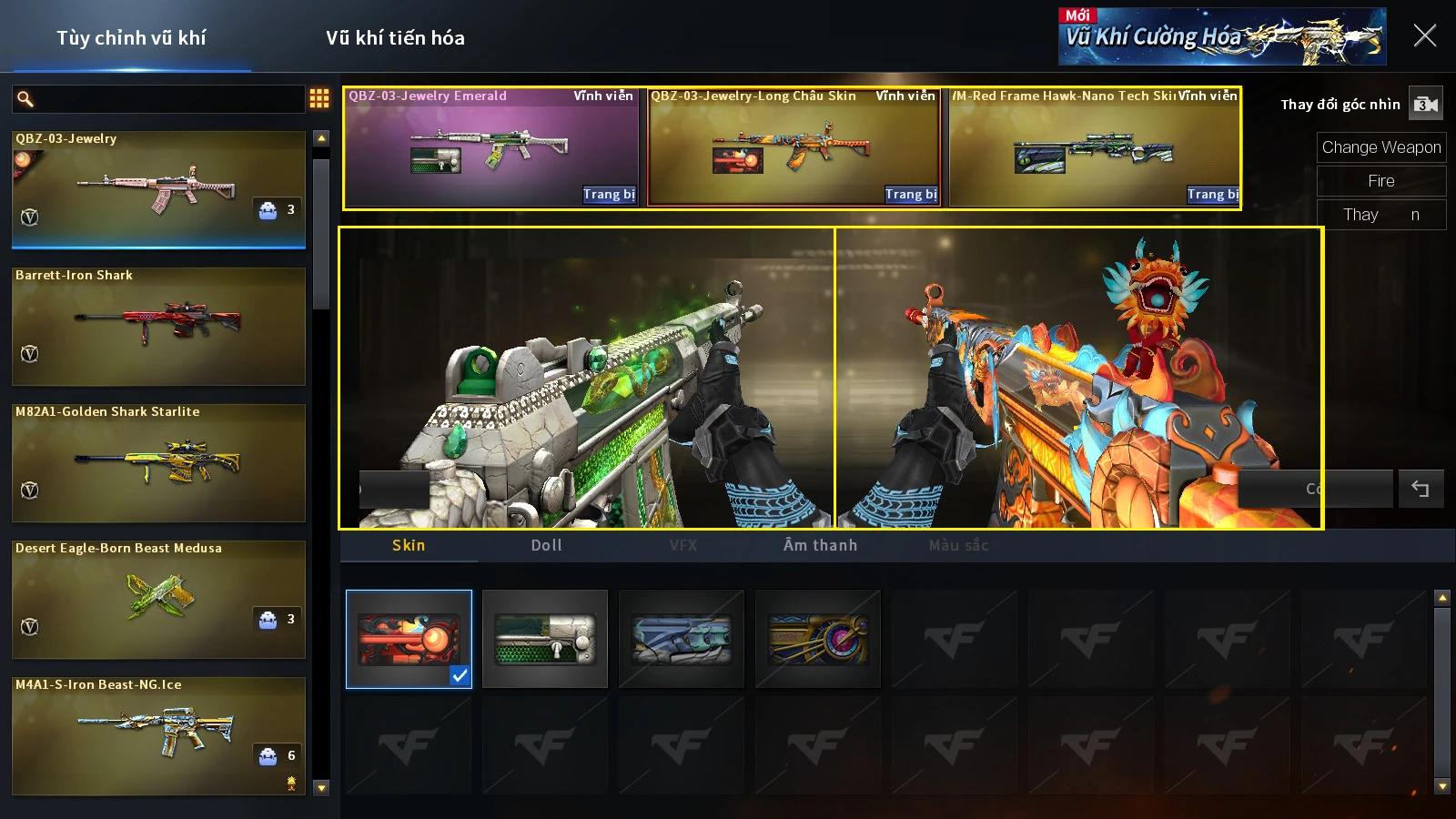This screenshot has width=1456, height=819.
Task: Click the weapon search field
Action: click(x=168, y=98)
